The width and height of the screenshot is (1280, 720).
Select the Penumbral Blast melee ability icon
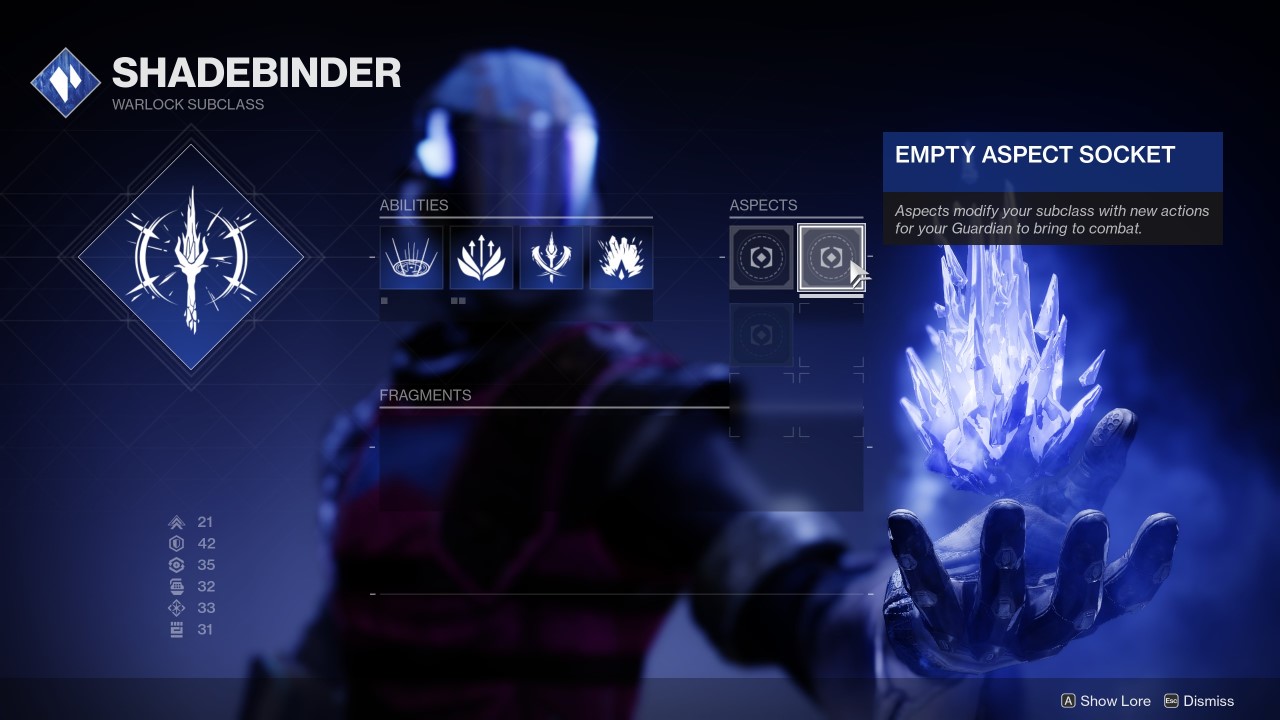(x=551, y=257)
